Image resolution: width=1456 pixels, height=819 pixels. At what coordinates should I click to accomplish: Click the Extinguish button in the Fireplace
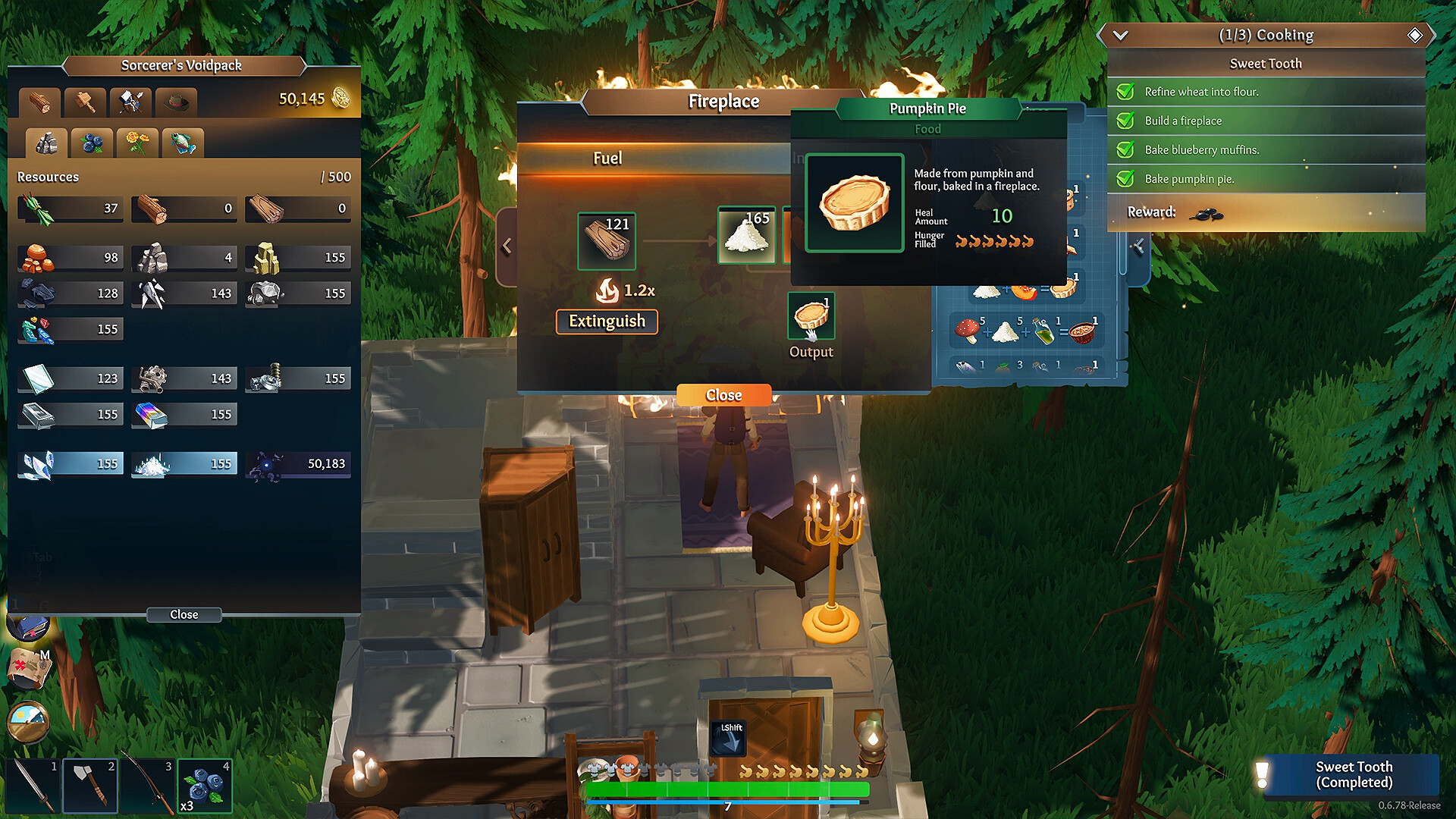point(606,322)
